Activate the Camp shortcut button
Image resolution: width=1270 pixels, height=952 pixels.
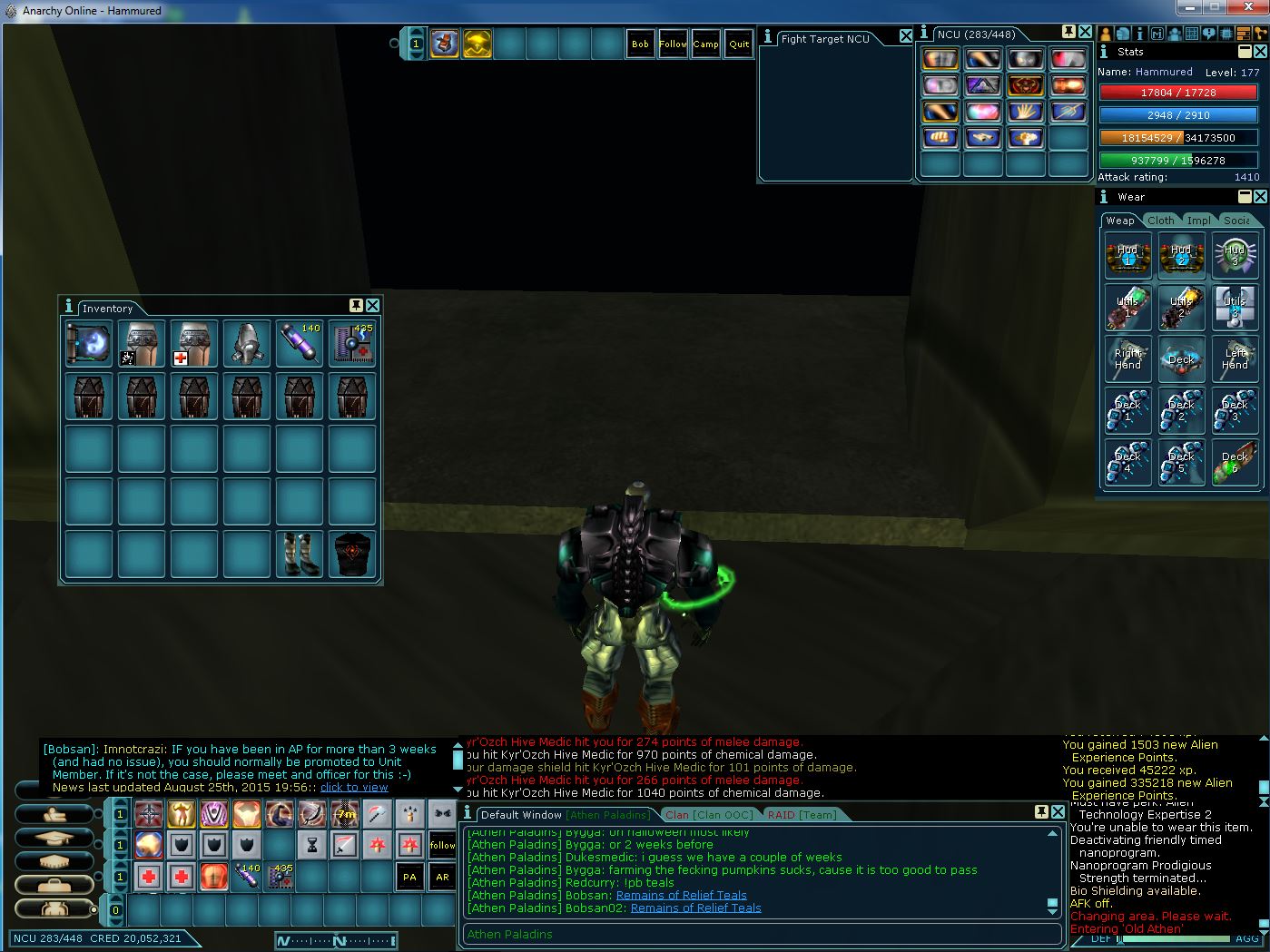click(705, 44)
